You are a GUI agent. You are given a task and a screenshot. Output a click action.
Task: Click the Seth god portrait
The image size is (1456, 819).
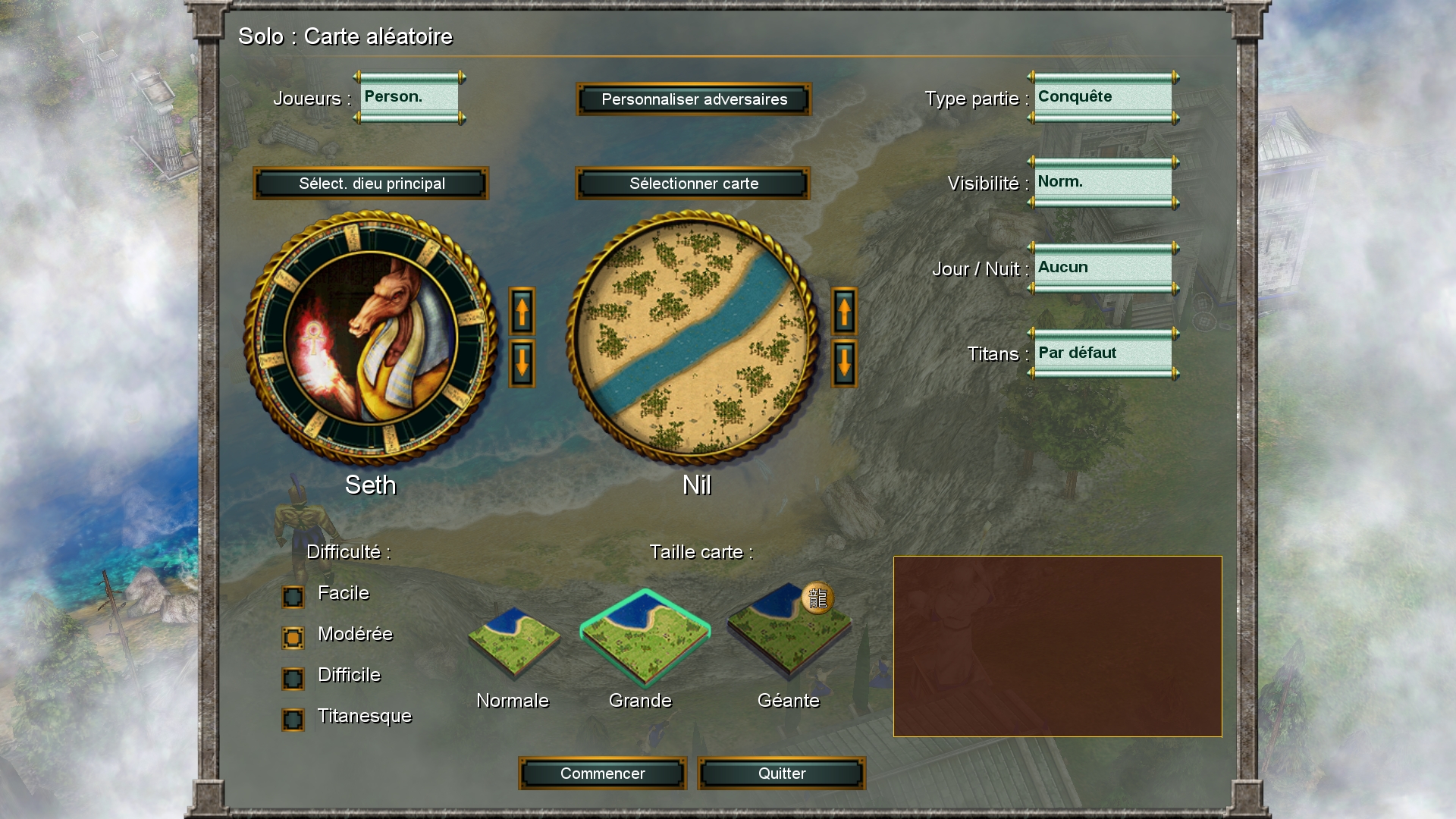371,338
